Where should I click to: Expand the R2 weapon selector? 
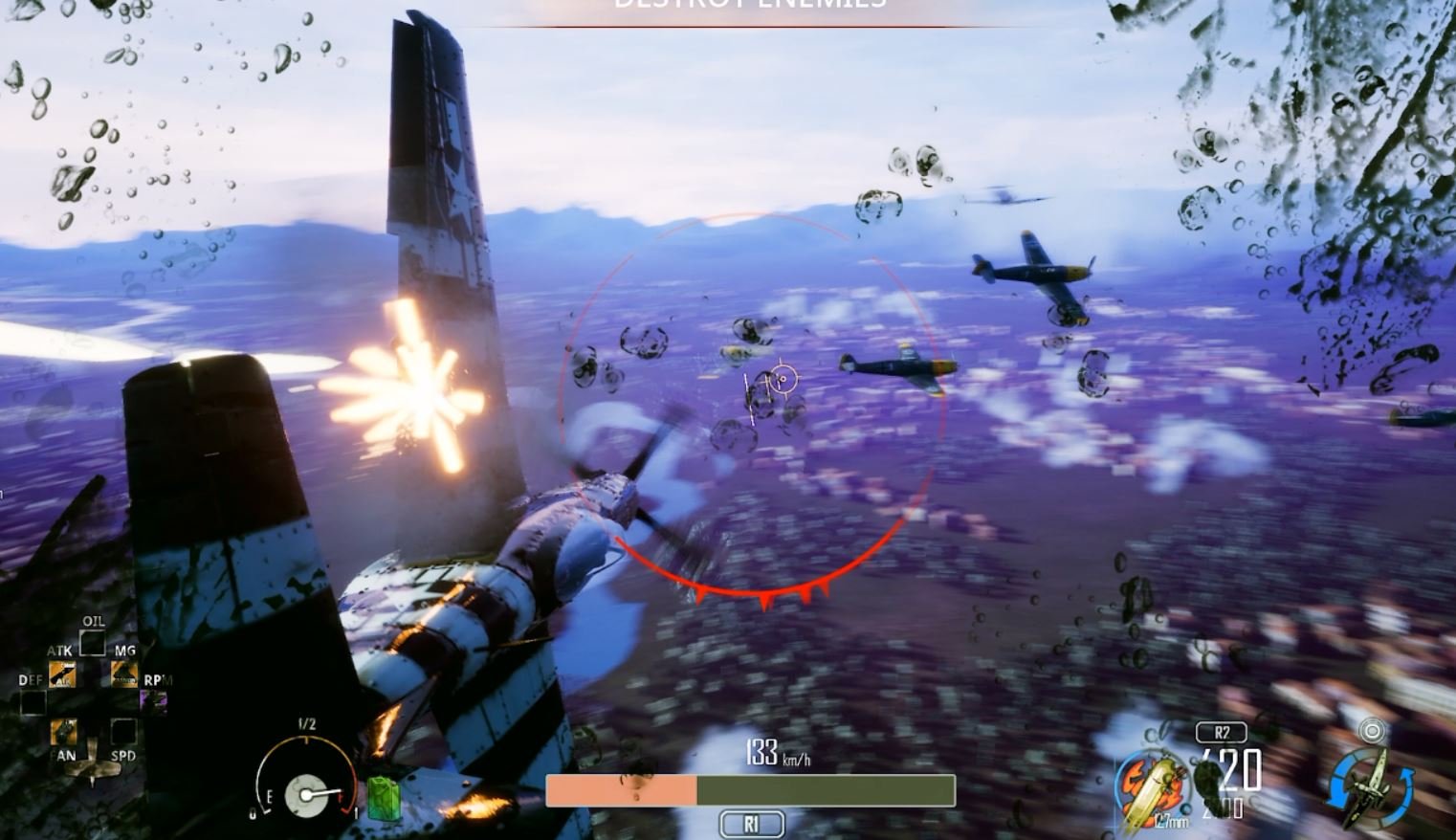(1221, 732)
